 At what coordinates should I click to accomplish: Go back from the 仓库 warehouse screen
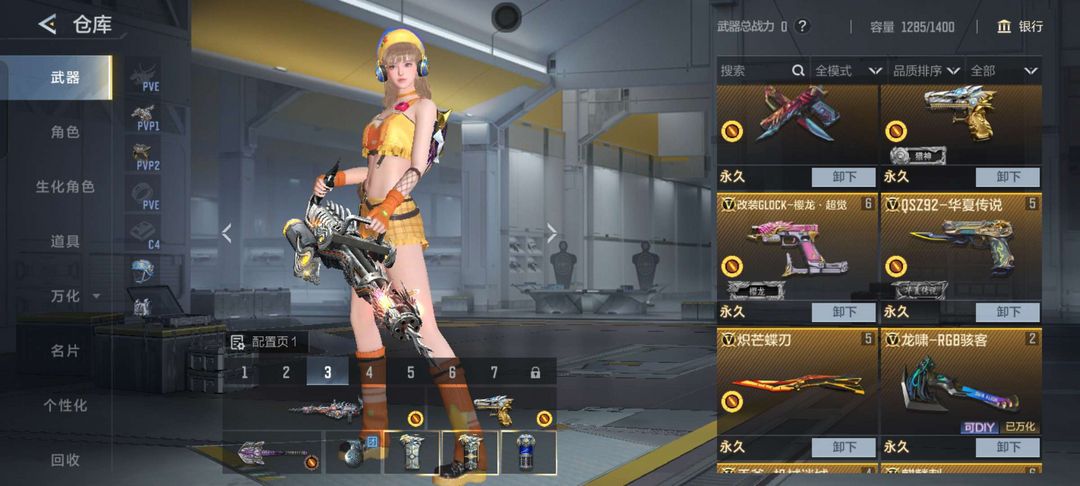point(47,25)
